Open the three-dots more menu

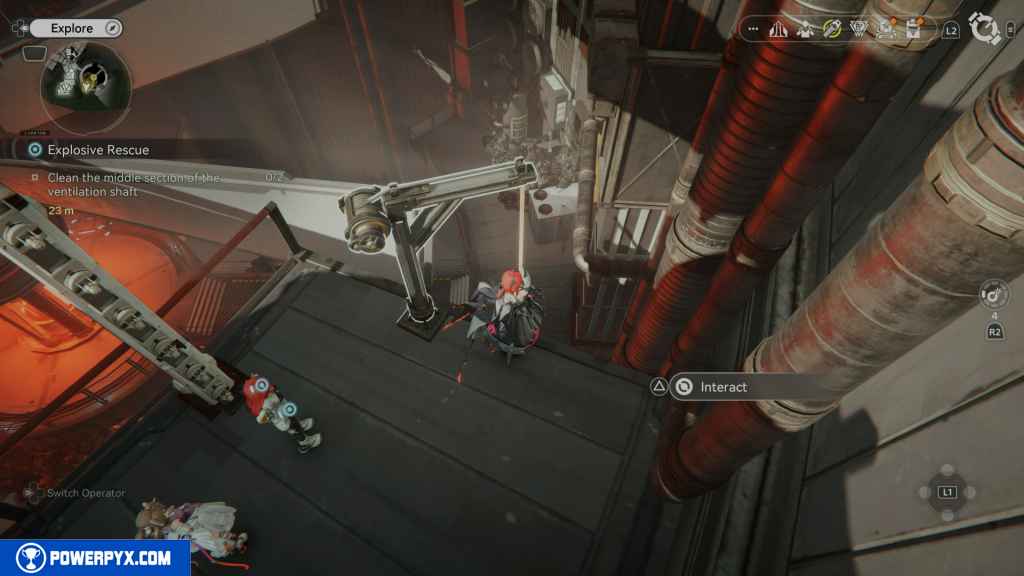pyautogui.click(x=753, y=30)
